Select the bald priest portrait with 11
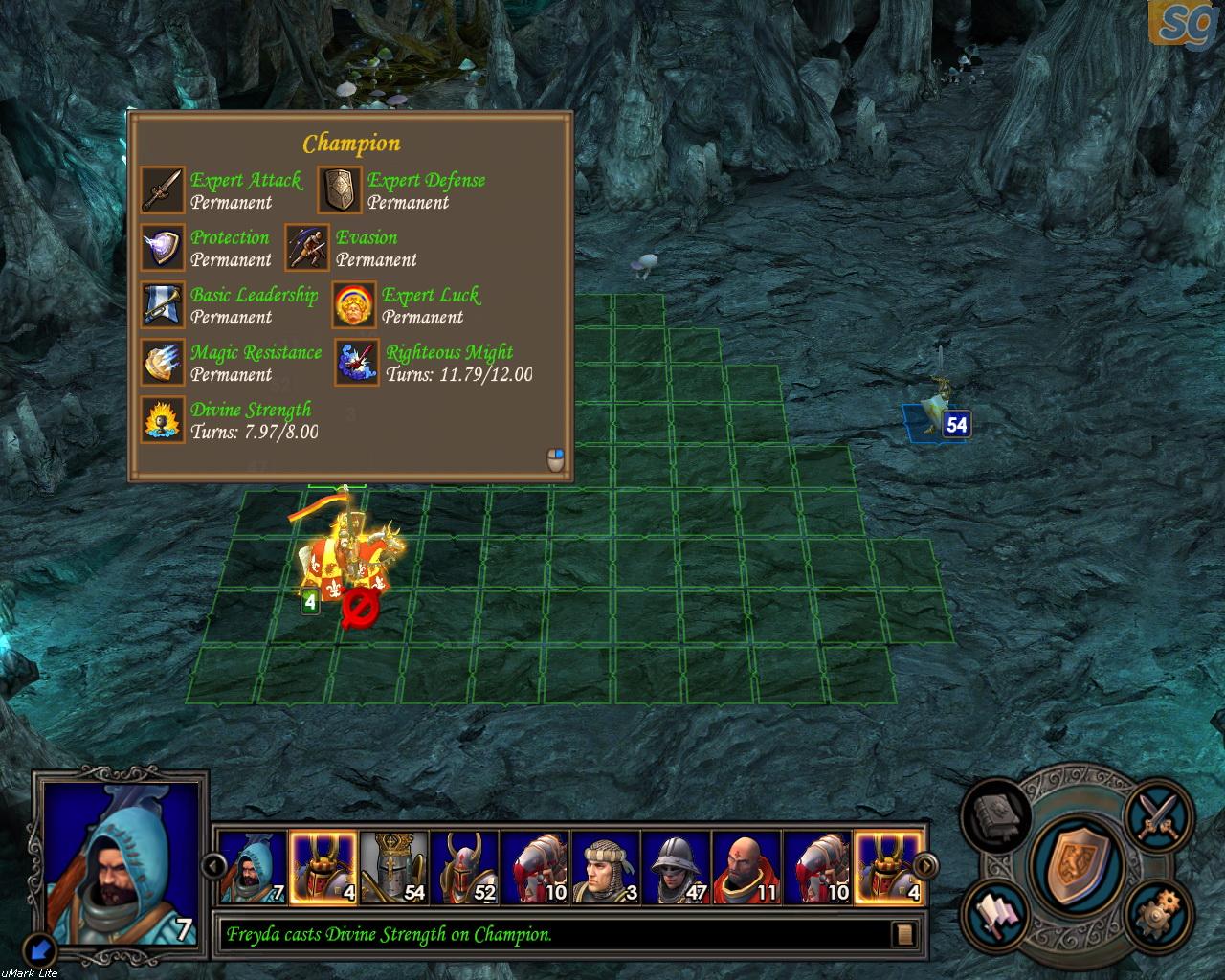This screenshot has width=1225, height=980. (x=747, y=867)
